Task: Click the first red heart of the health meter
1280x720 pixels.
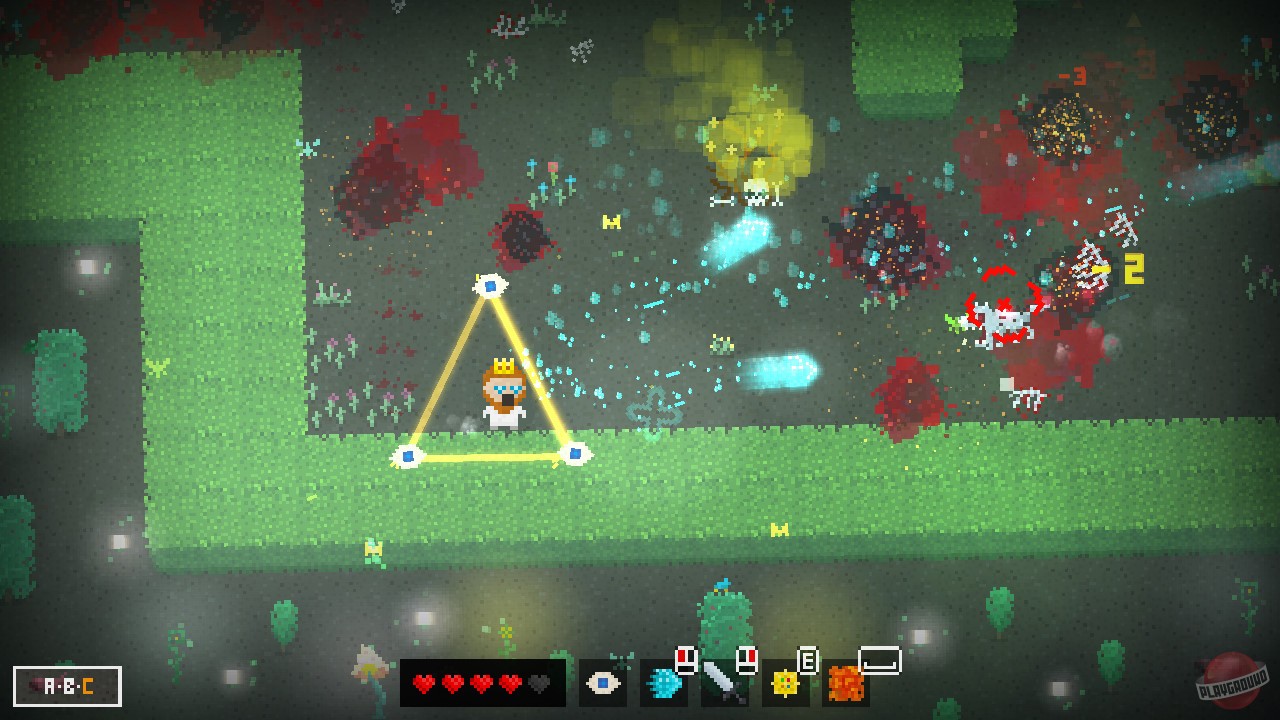Action: click(x=423, y=683)
